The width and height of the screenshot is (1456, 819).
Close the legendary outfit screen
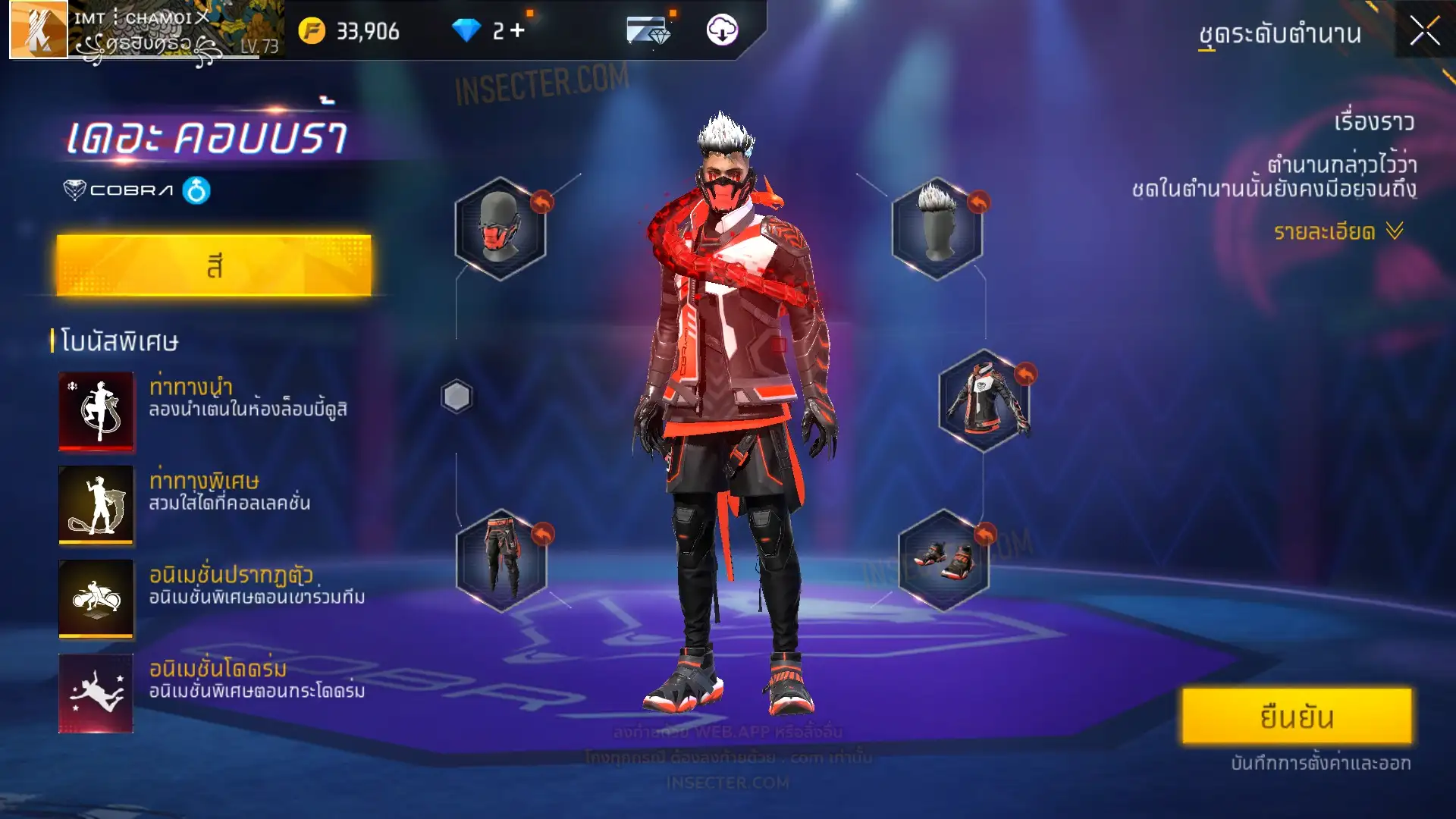(x=1424, y=32)
